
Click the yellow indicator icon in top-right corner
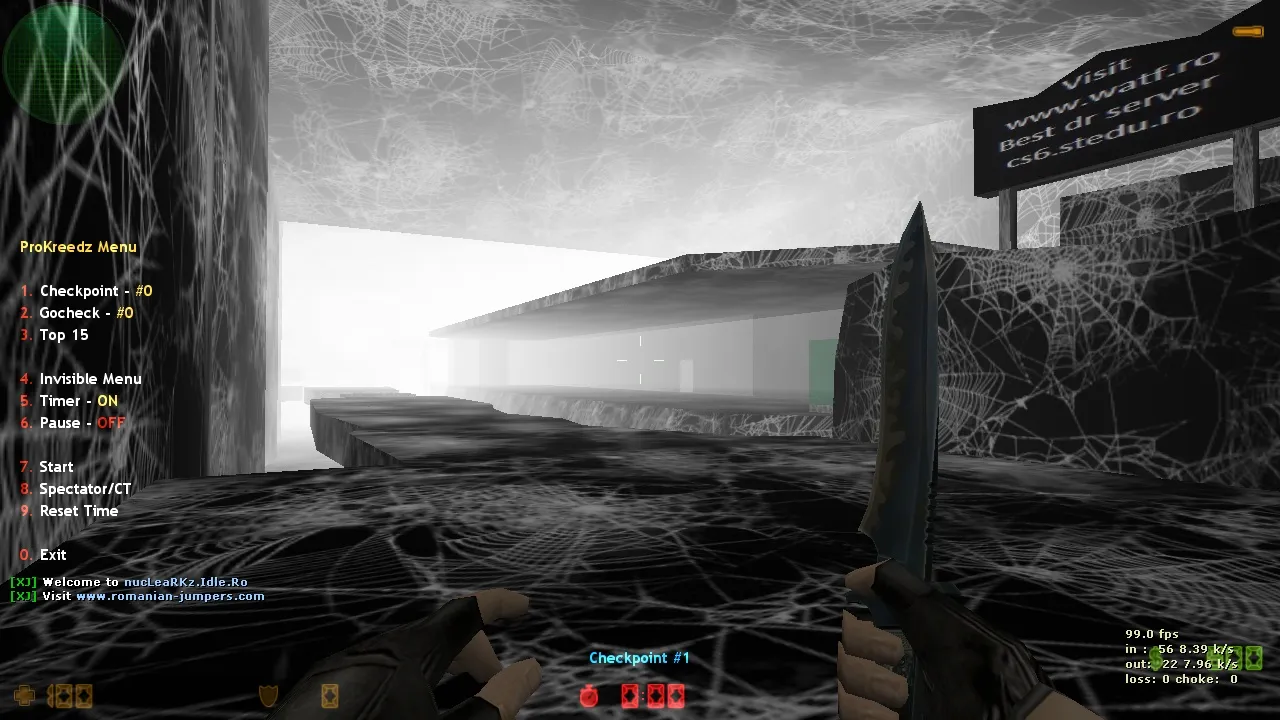click(x=1248, y=31)
